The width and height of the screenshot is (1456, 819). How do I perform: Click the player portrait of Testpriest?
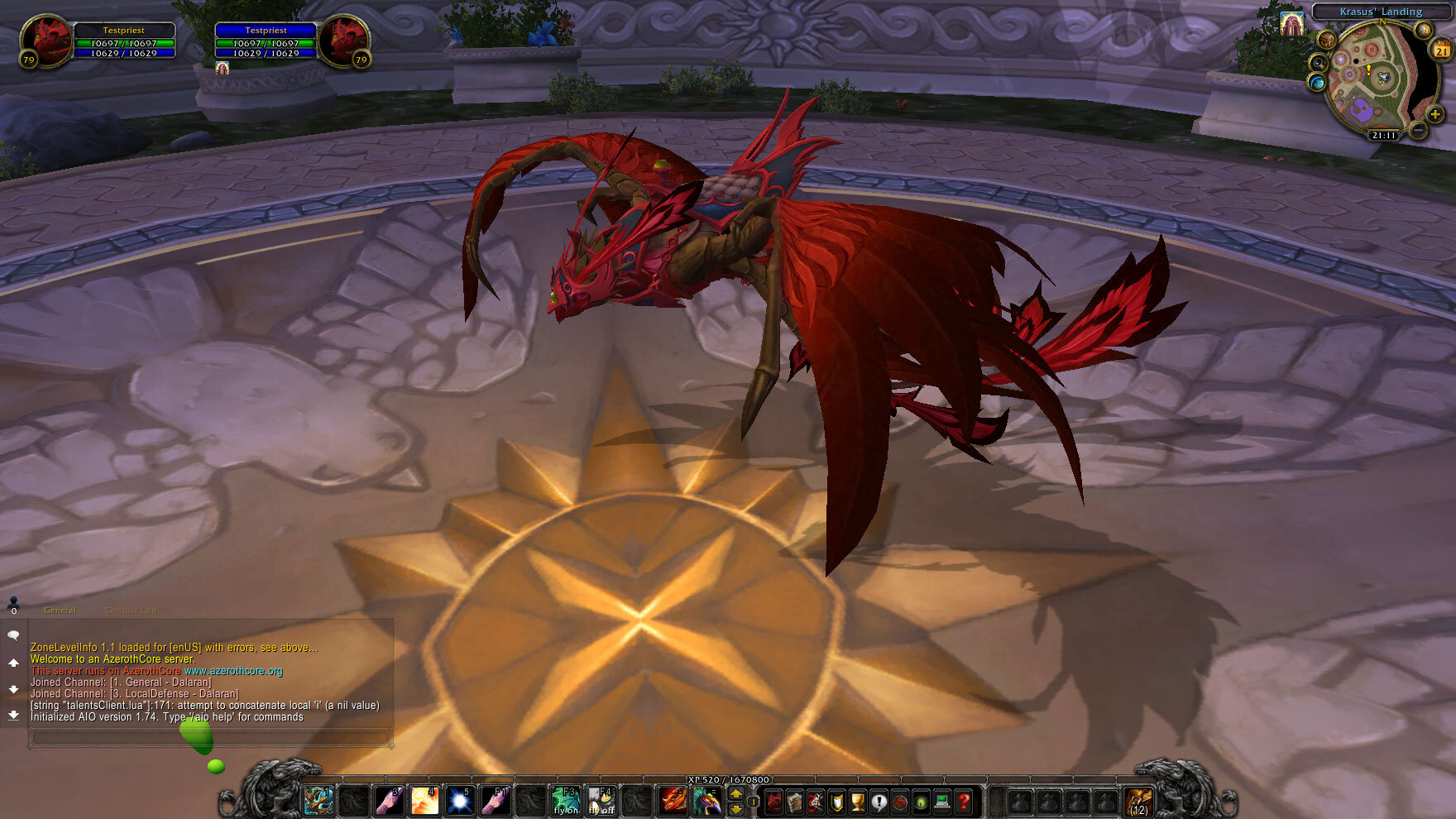(x=46, y=40)
